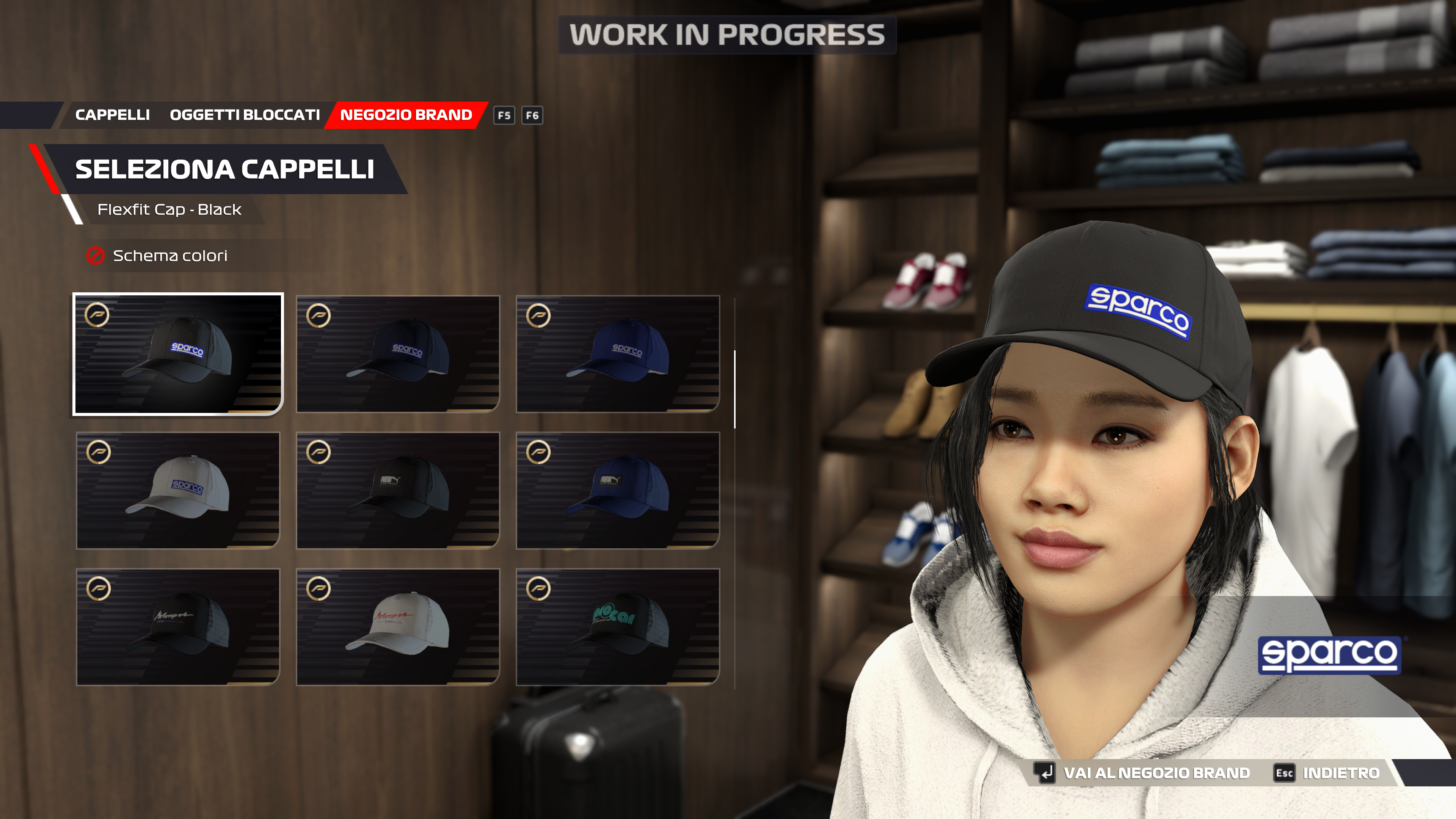This screenshot has height=819, width=1456.
Task: Select the black Puma cap
Action: [398, 491]
